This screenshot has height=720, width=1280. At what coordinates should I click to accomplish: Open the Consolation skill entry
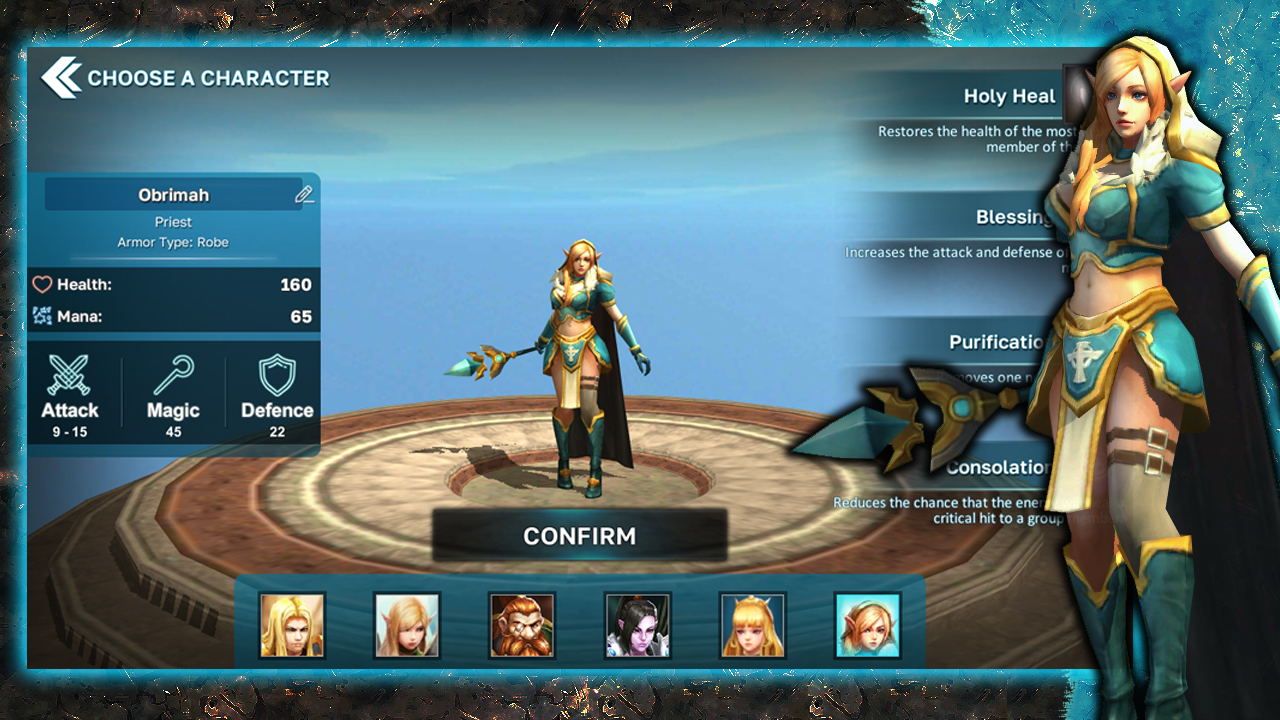[x=997, y=468]
